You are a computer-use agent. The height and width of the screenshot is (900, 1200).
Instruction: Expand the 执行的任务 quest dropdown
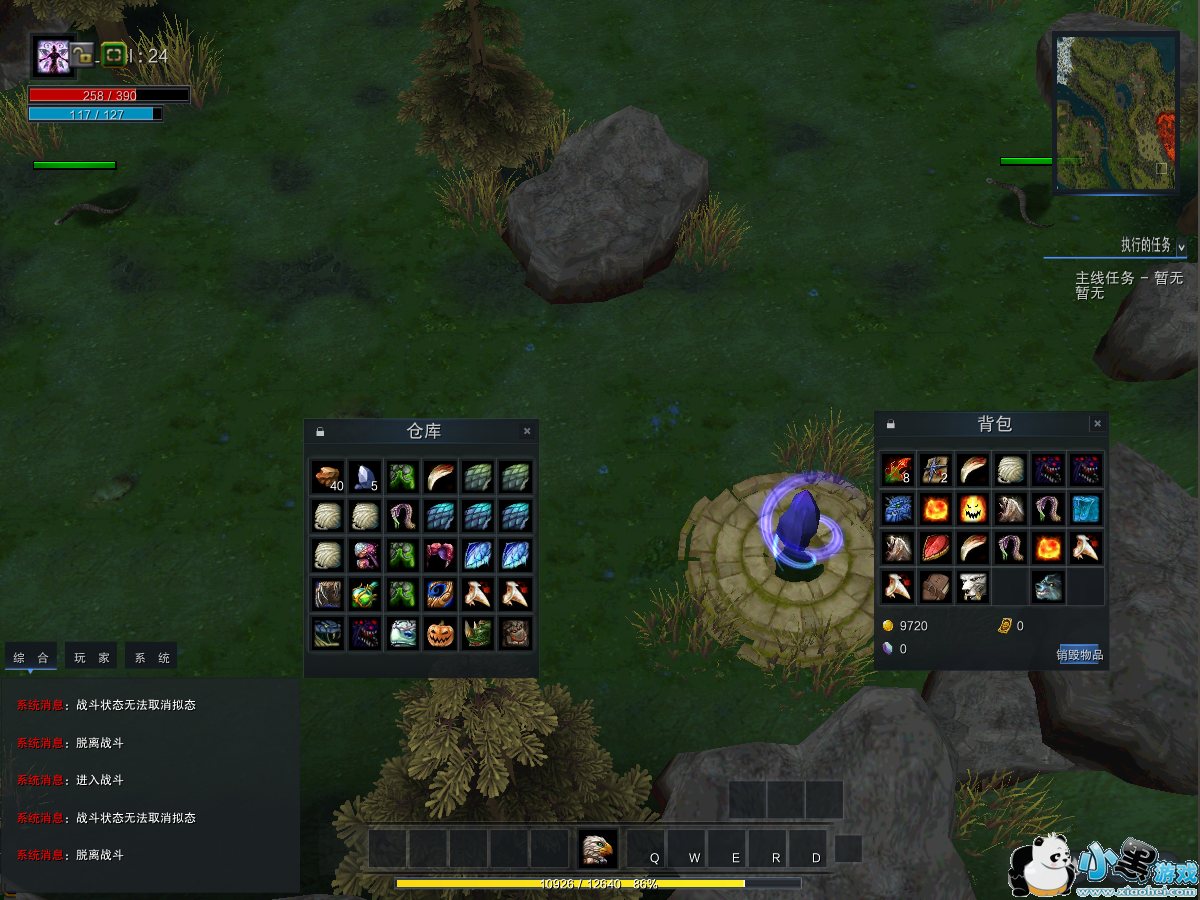point(1181,246)
